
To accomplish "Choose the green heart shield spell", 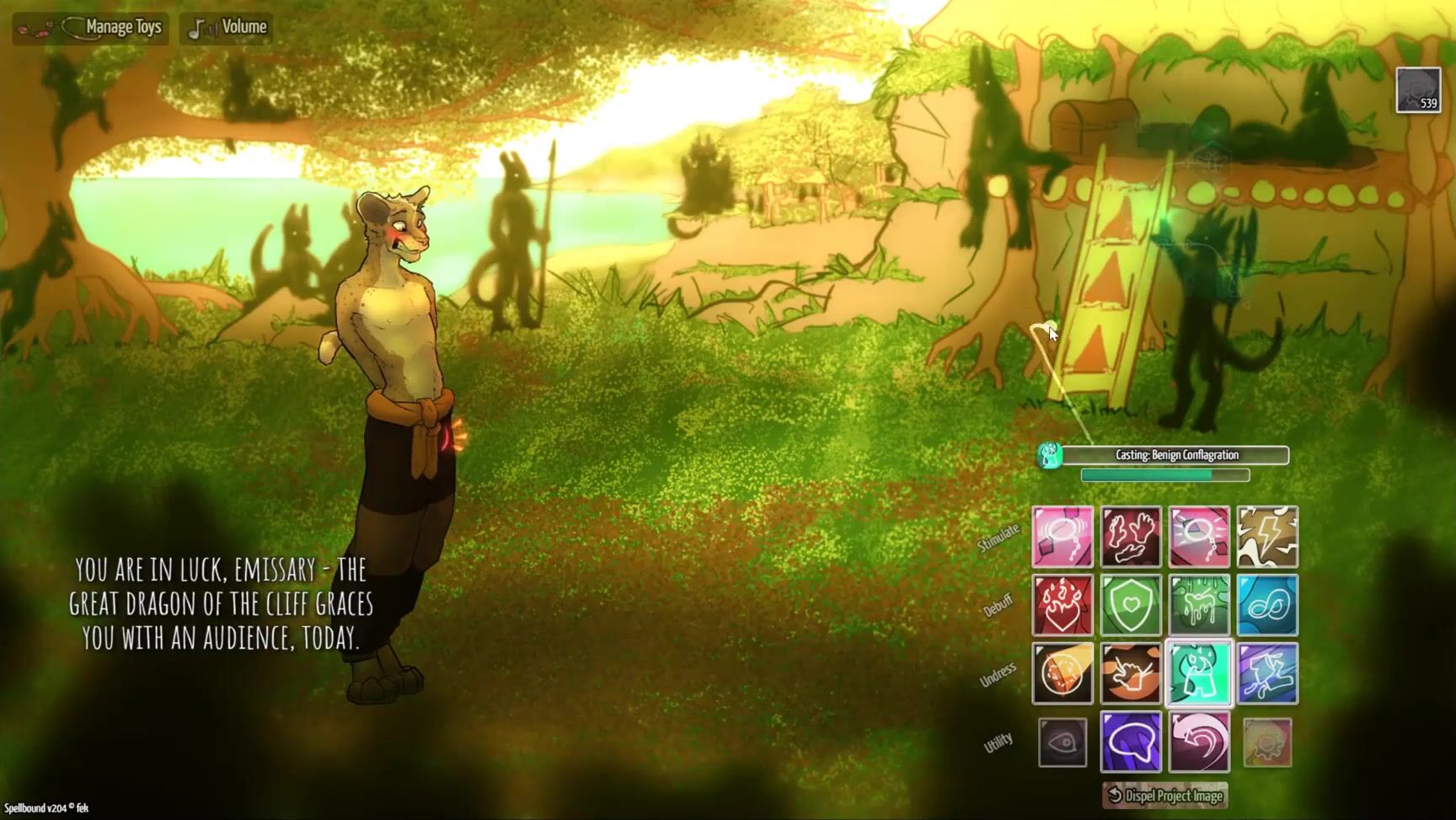I will tap(1131, 605).
